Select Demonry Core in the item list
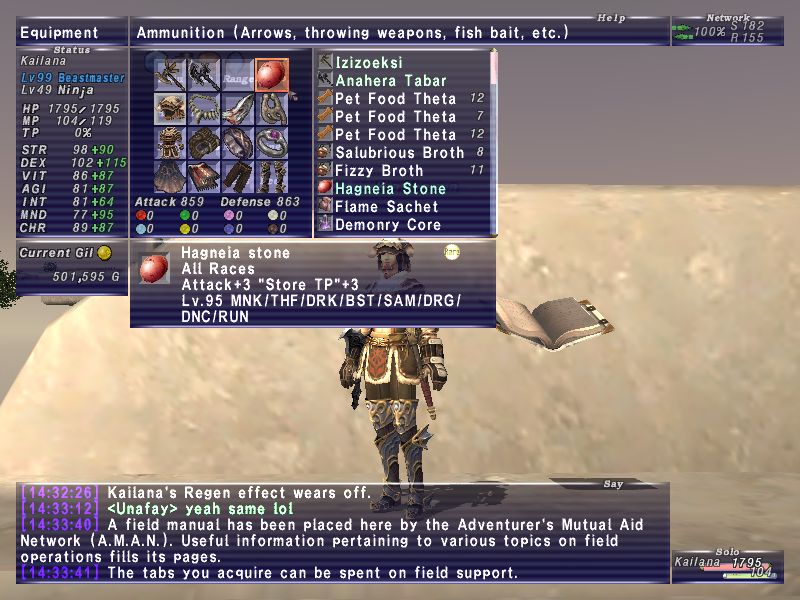This screenshot has height=600, width=800. click(x=388, y=225)
